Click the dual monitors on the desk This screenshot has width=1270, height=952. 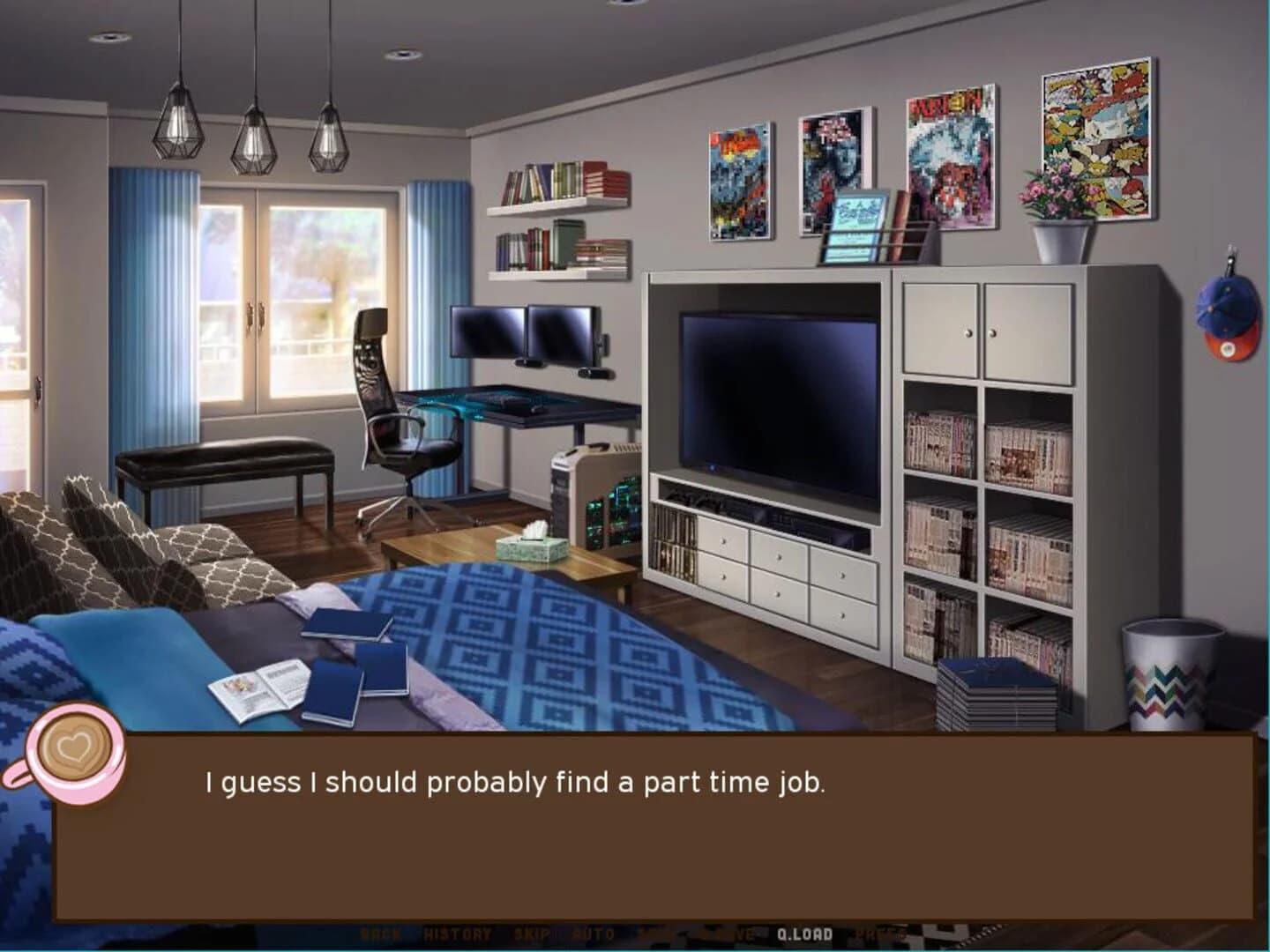[525, 335]
